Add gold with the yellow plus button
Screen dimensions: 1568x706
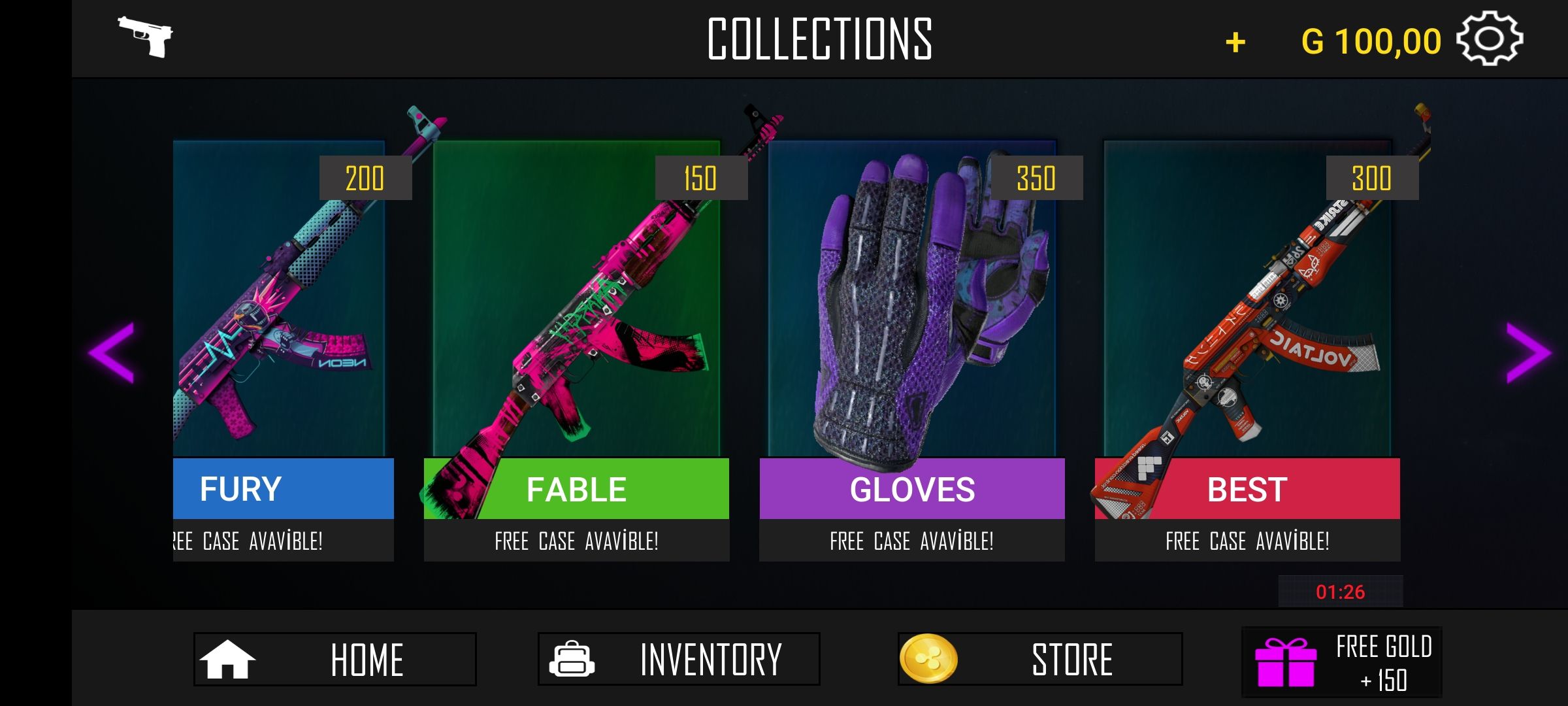[1235, 43]
